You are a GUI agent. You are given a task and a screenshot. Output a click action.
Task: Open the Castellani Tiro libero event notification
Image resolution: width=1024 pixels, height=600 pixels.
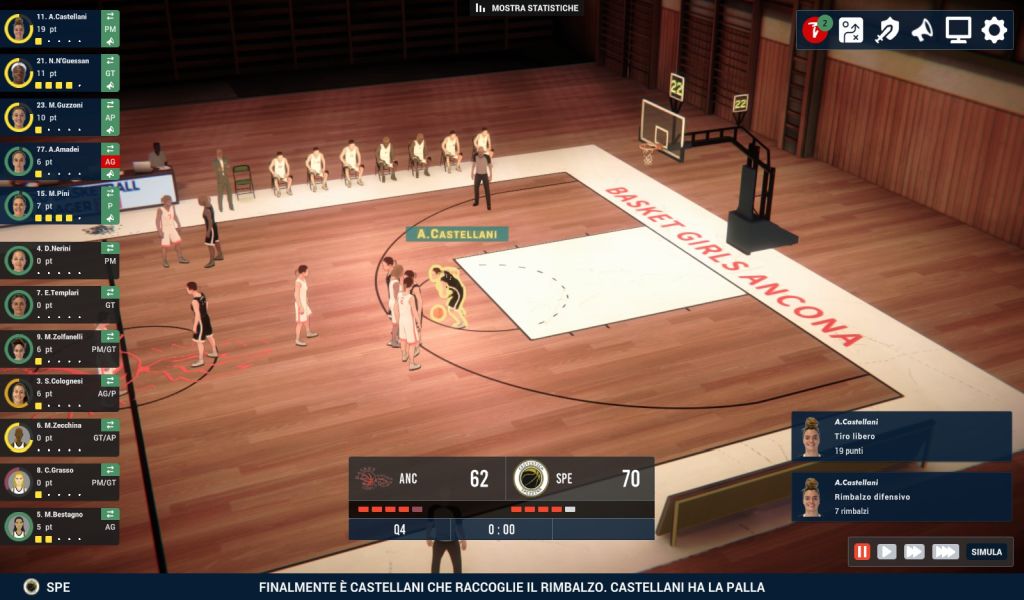[901, 436]
